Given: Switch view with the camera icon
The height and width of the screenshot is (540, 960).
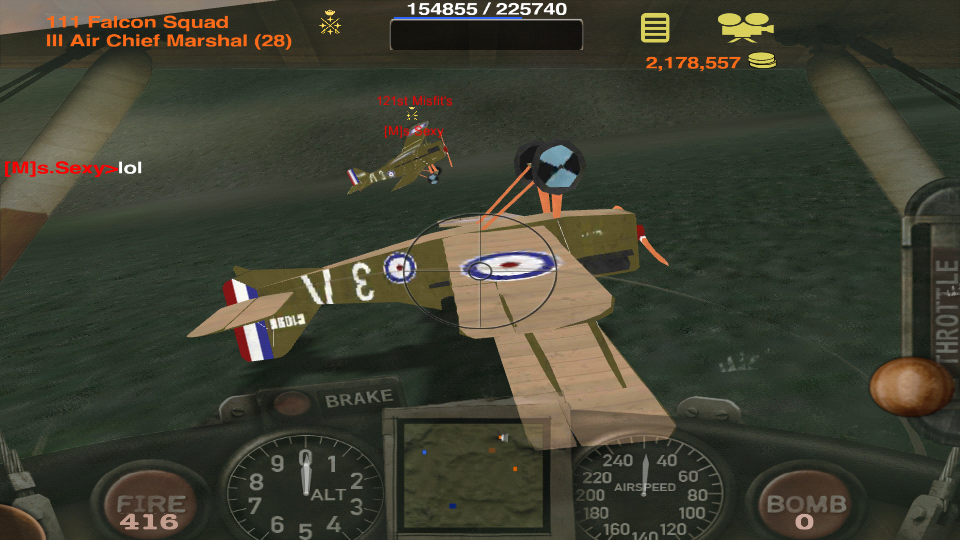Looking at the screenshot, I should [745, 27].
